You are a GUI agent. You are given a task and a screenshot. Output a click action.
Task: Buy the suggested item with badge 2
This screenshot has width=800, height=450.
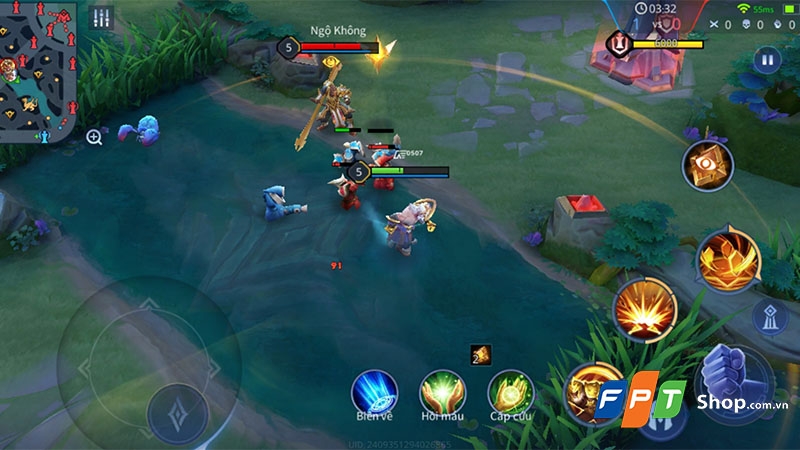(480, 355)
